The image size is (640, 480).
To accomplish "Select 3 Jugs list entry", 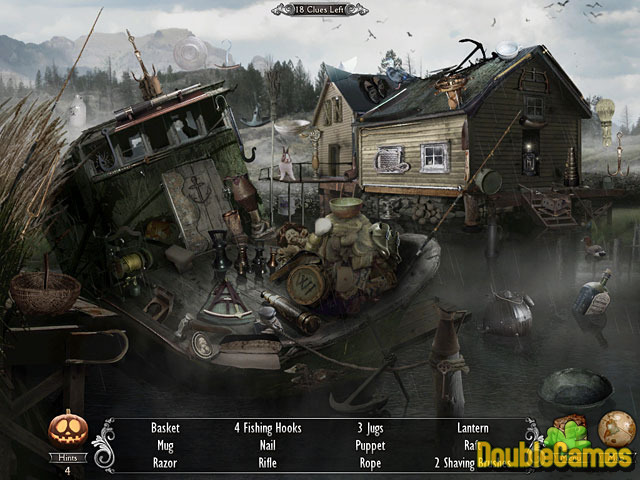I will click(369, 428).
